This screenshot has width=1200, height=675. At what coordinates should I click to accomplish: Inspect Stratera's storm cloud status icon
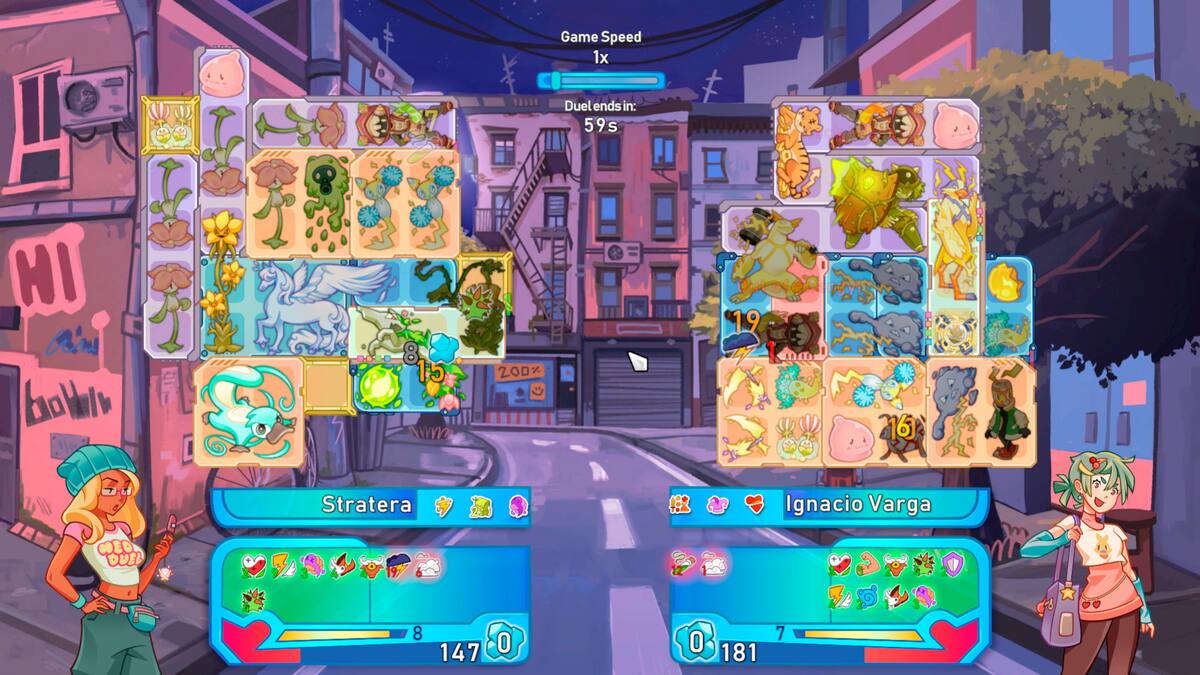click(400, 567)
